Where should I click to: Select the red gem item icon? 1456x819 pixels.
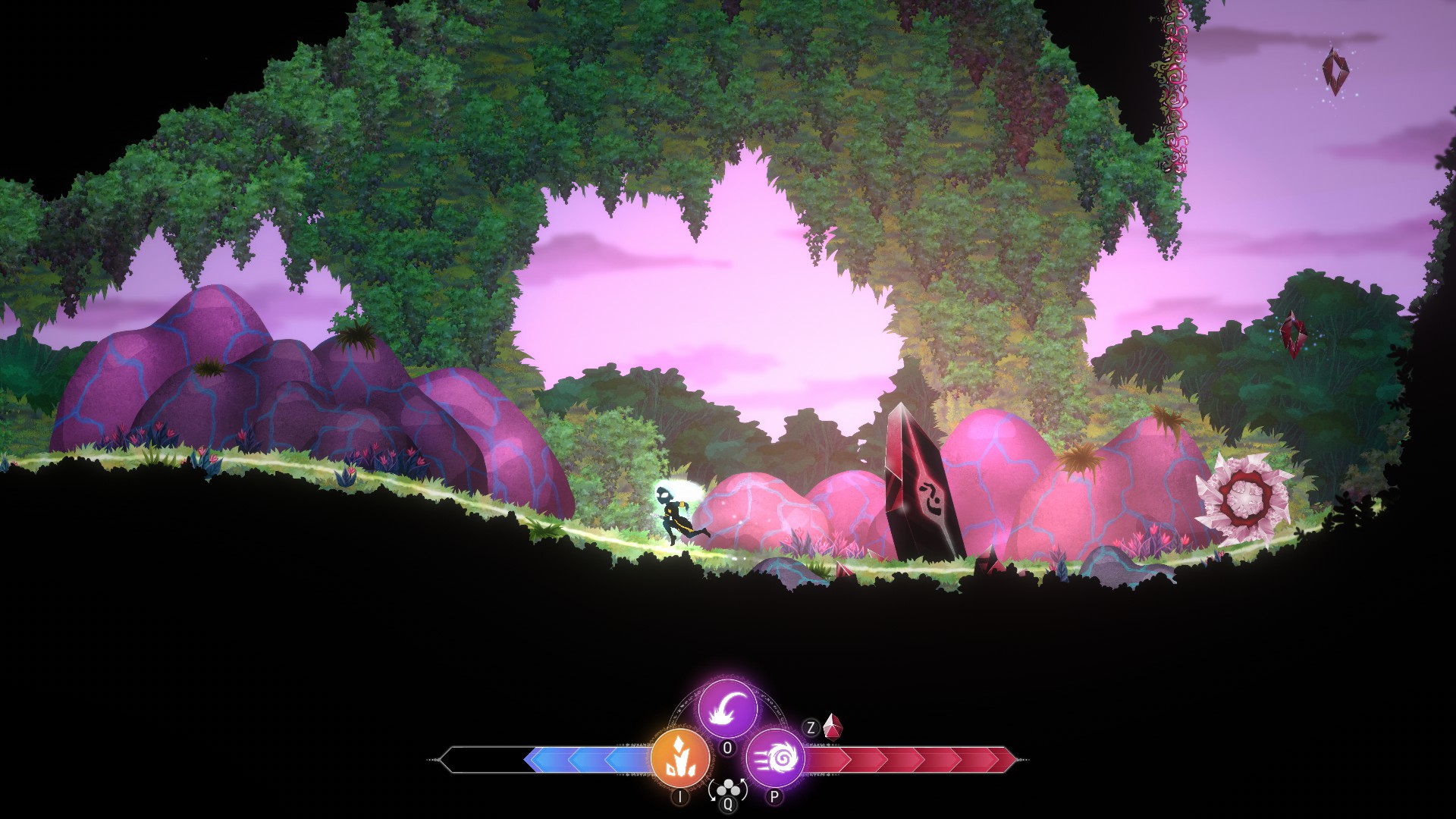[x=833, y=727]
